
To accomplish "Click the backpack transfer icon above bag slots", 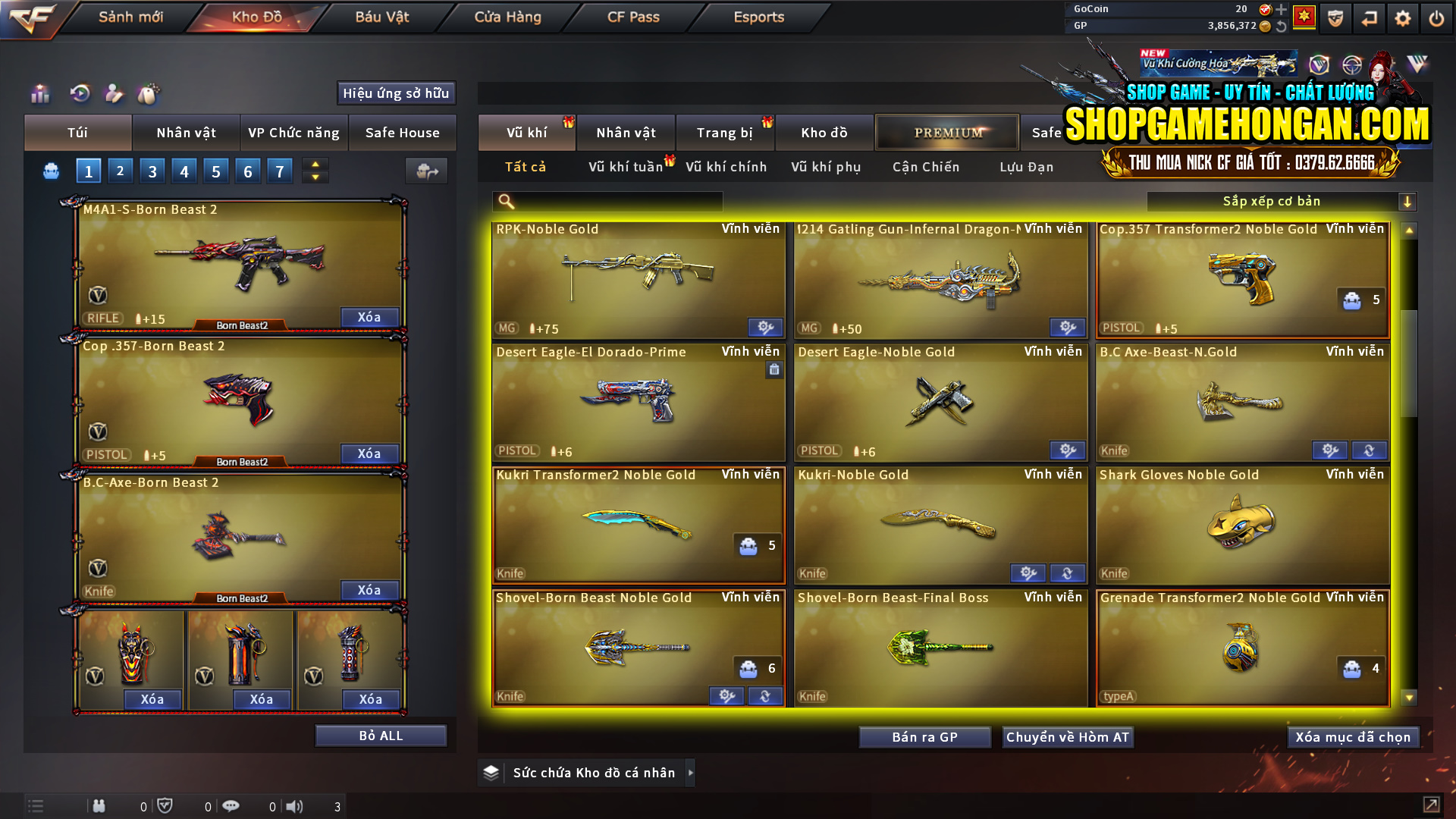I will (x=426, y=171).
